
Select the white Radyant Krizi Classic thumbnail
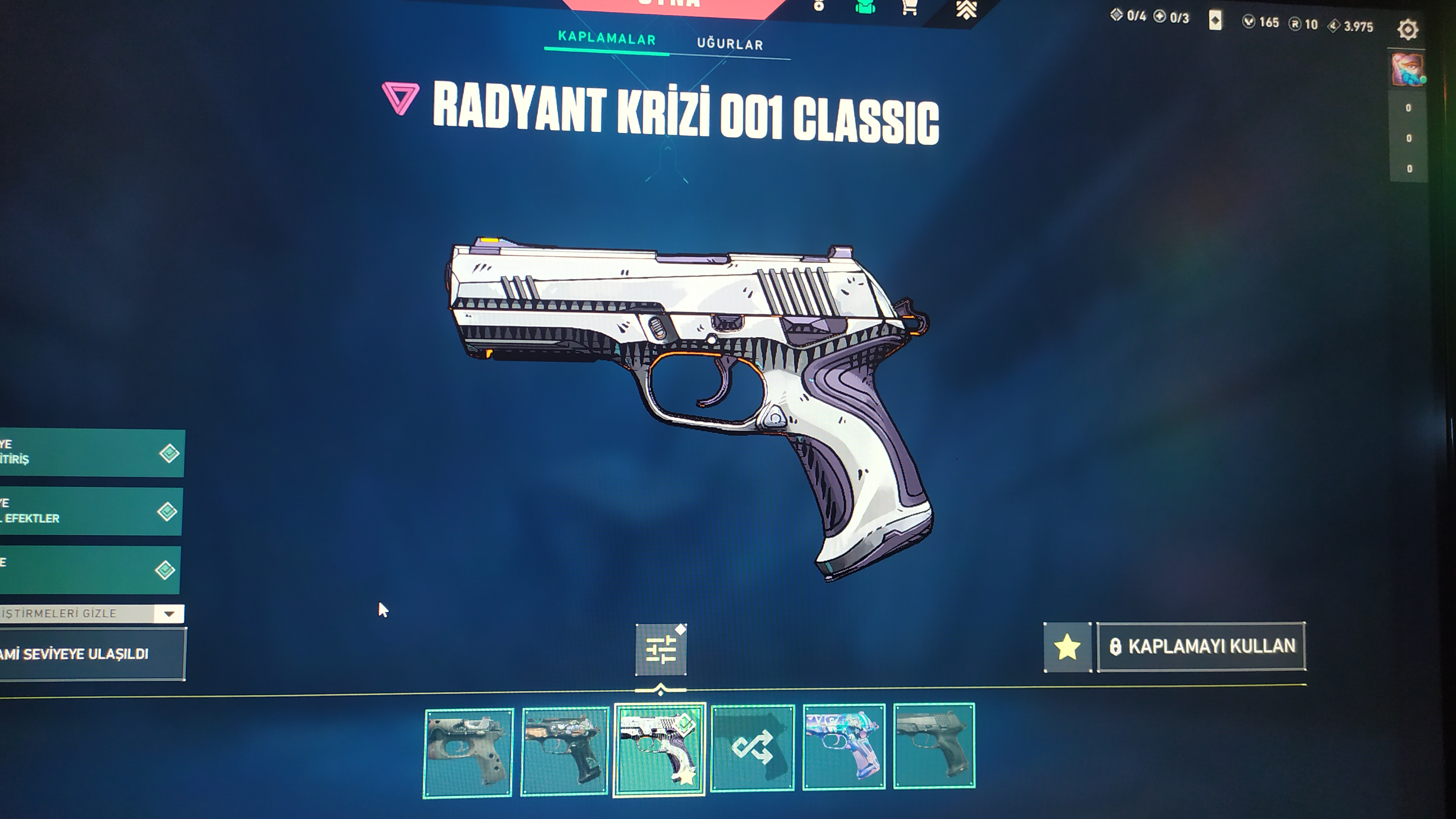(x=659, y=749)
